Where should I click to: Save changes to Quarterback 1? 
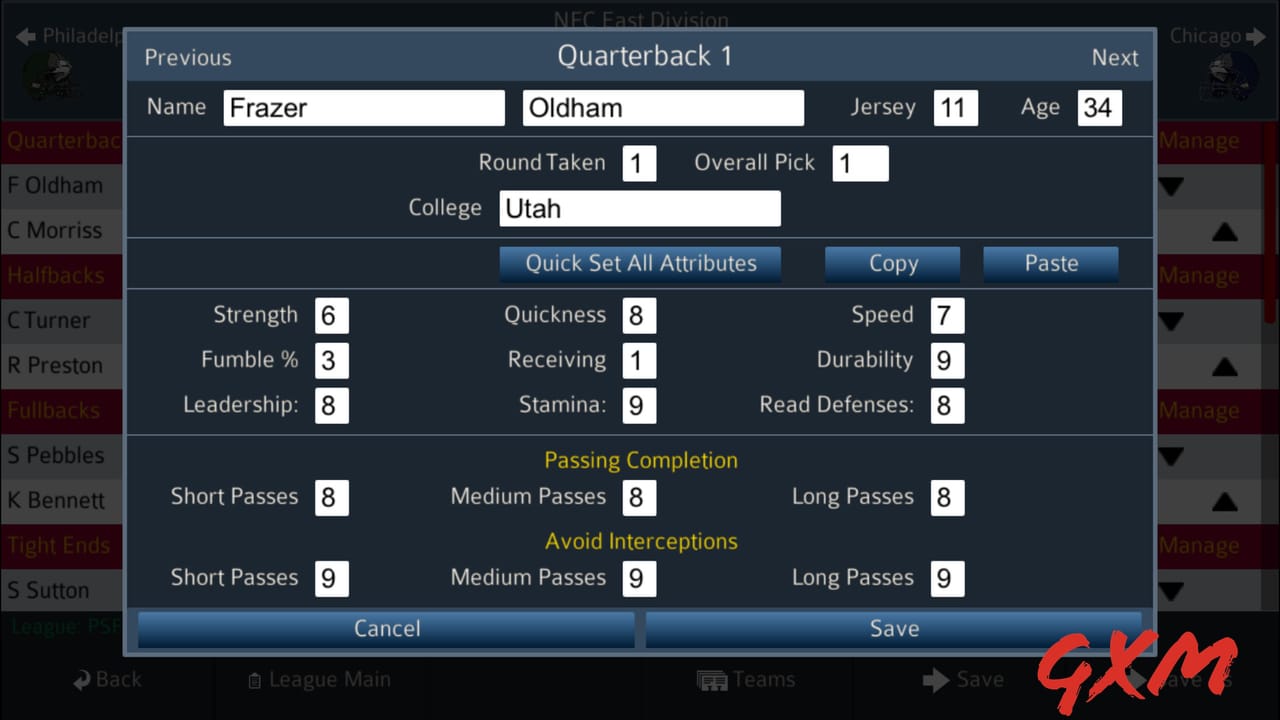[x=893, y=629]
